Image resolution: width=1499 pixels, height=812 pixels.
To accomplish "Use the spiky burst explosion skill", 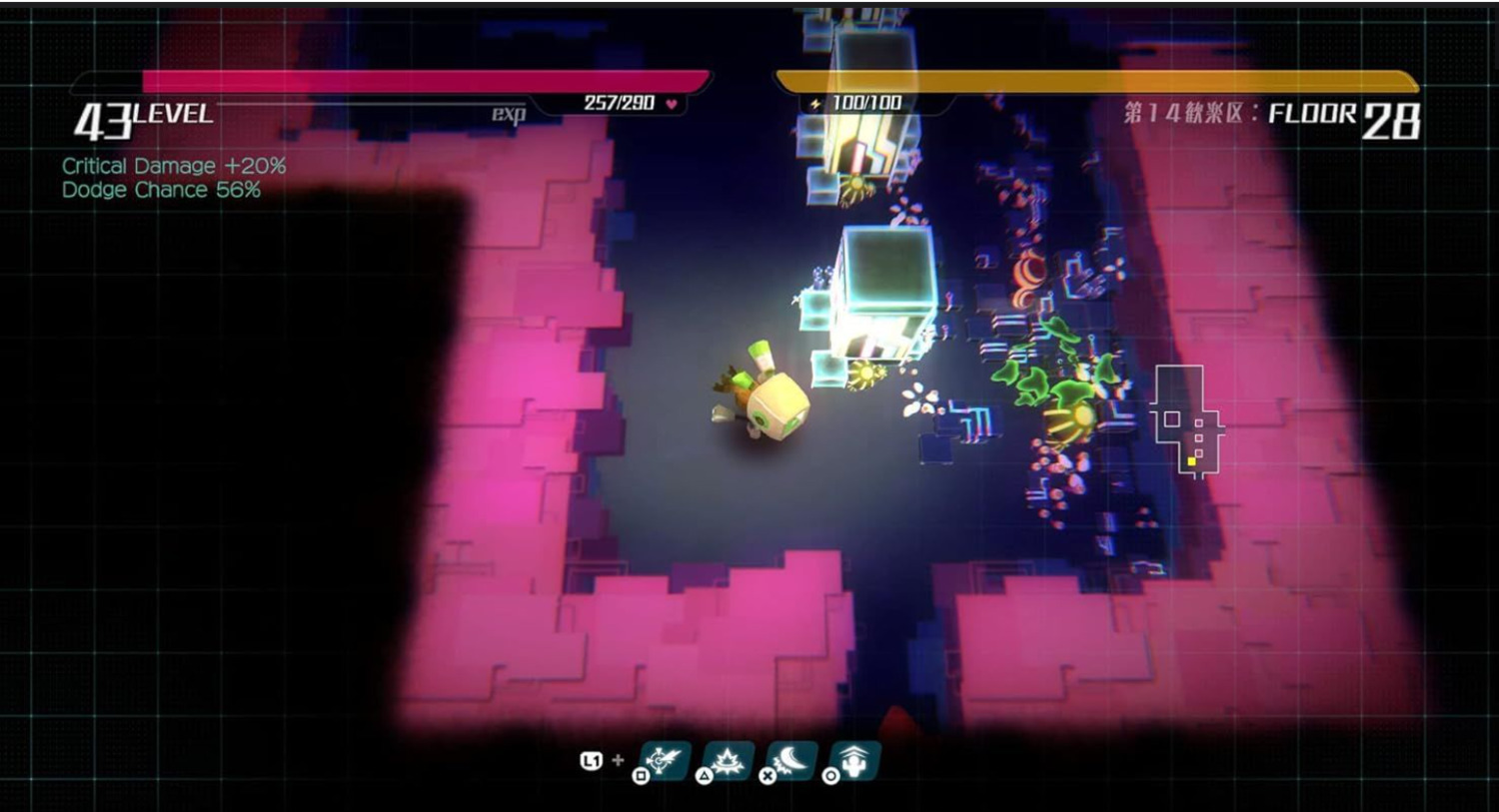I will [x=728, y=761].
